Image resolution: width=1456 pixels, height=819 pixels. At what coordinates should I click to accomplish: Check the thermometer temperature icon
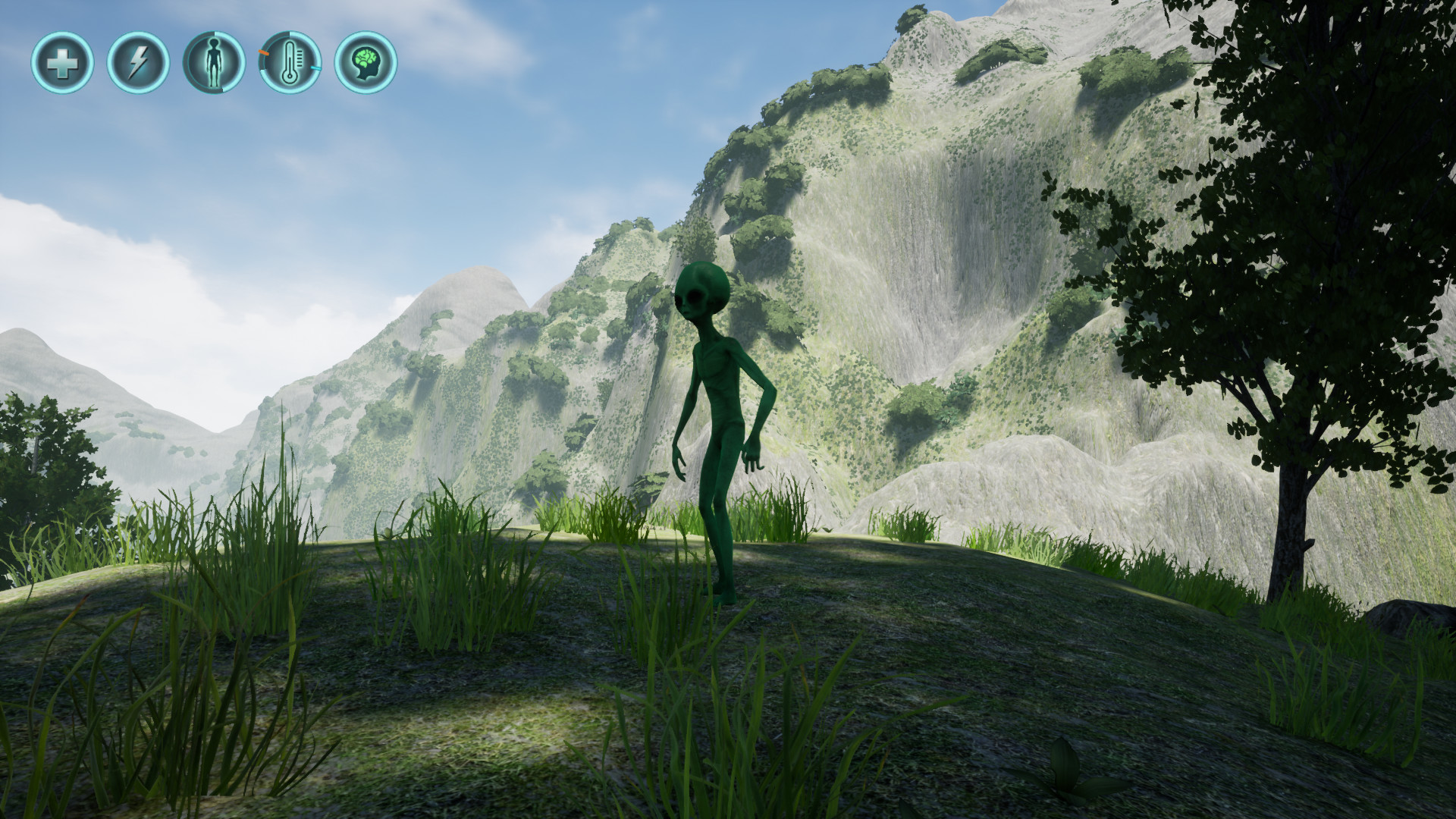coord(290,62)
